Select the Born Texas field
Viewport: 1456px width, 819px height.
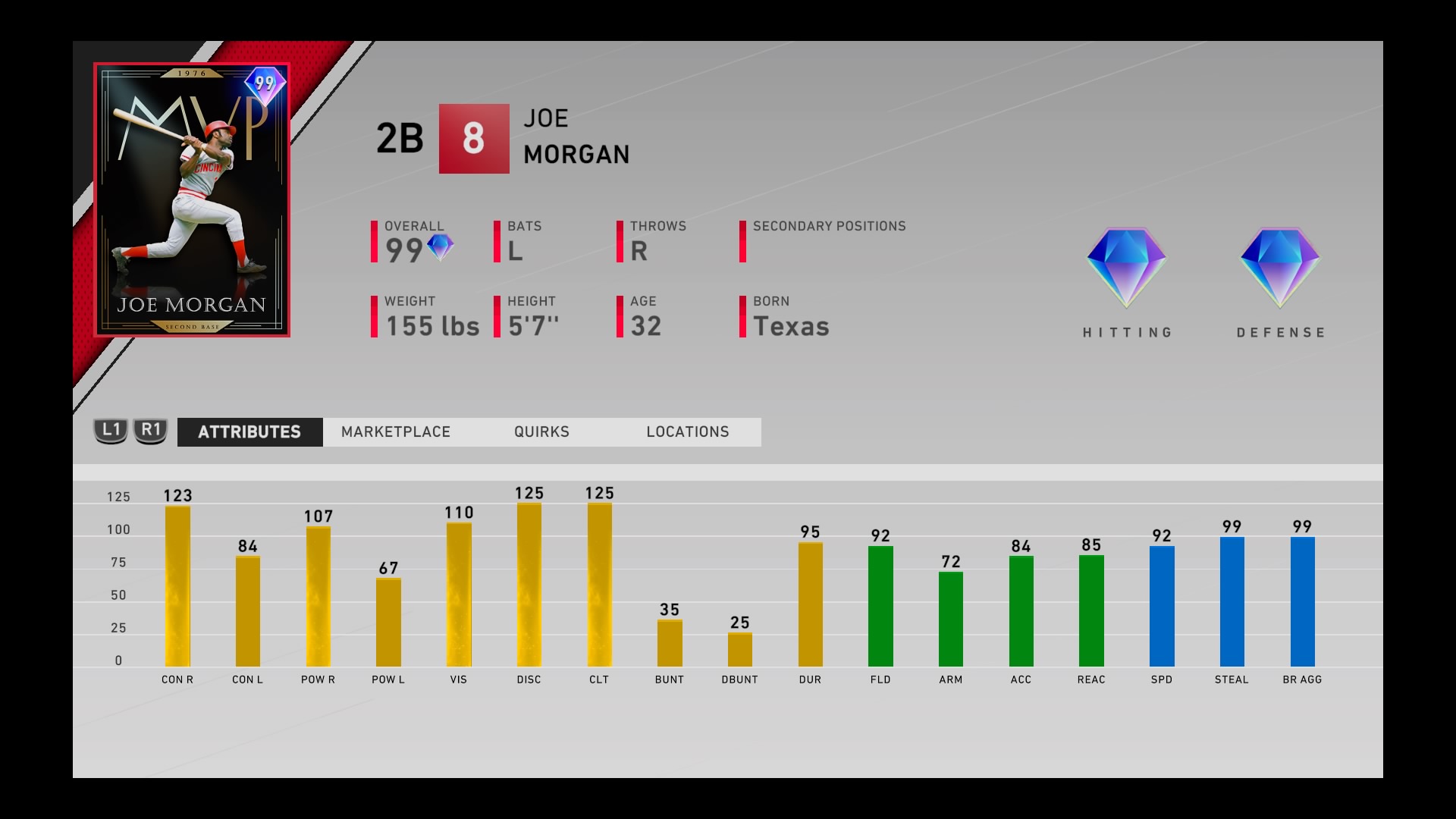(x=791, y=326)
